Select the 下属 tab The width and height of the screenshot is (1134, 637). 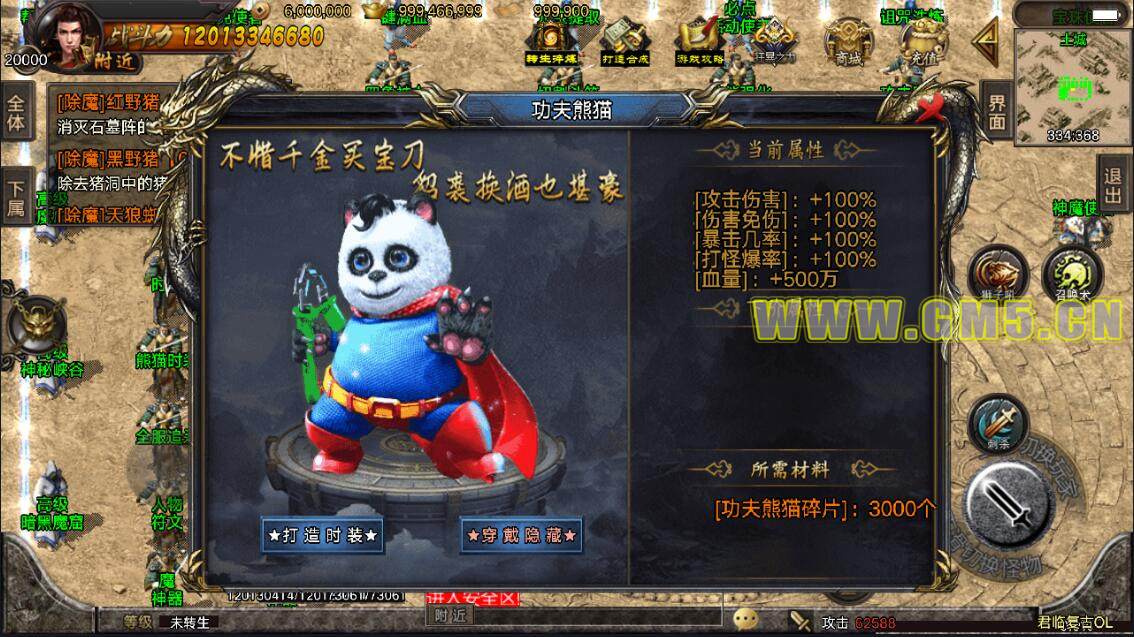(17, 197)
